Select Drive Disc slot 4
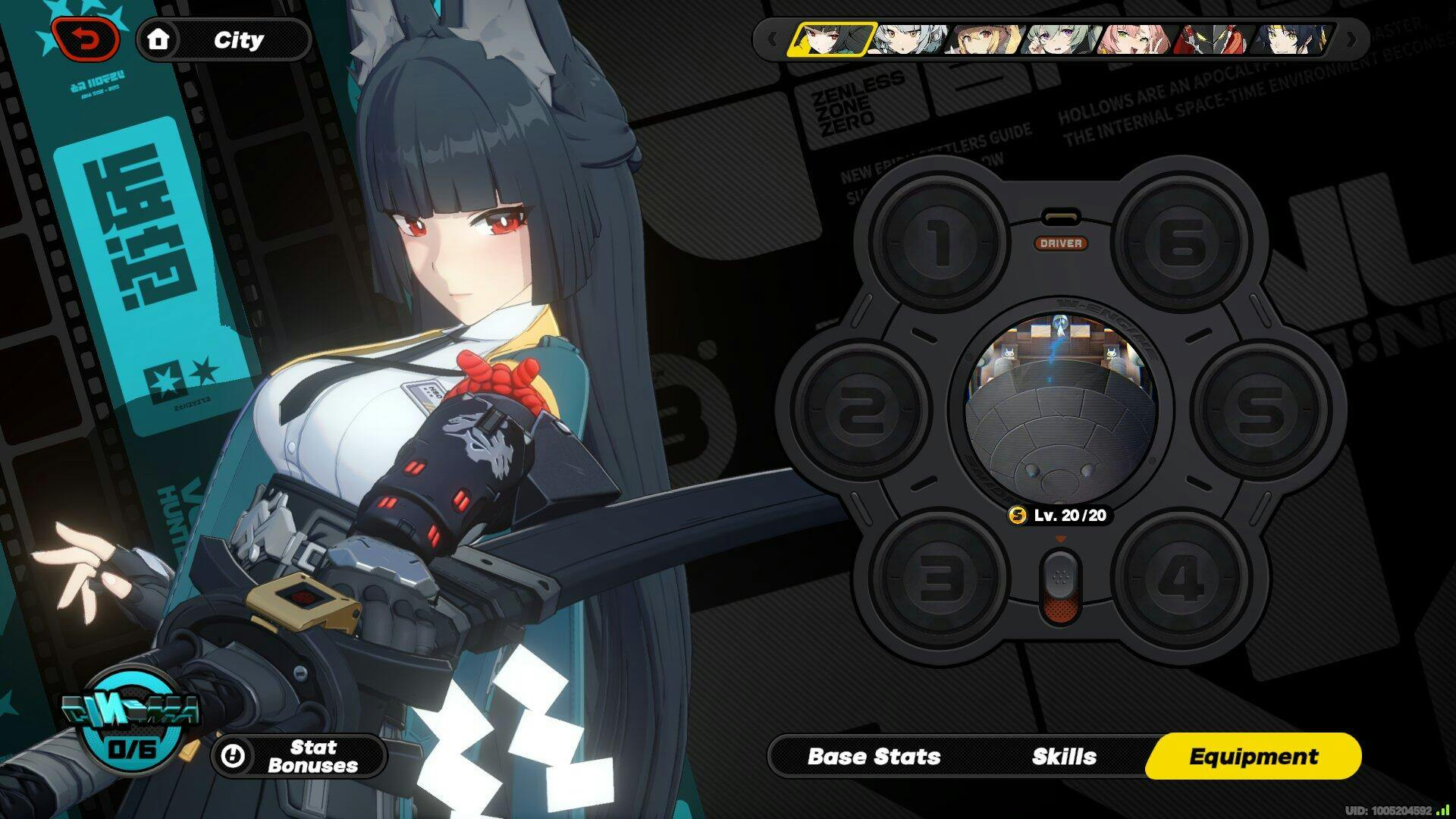The image size is (1456, 819). [1181, 578]
